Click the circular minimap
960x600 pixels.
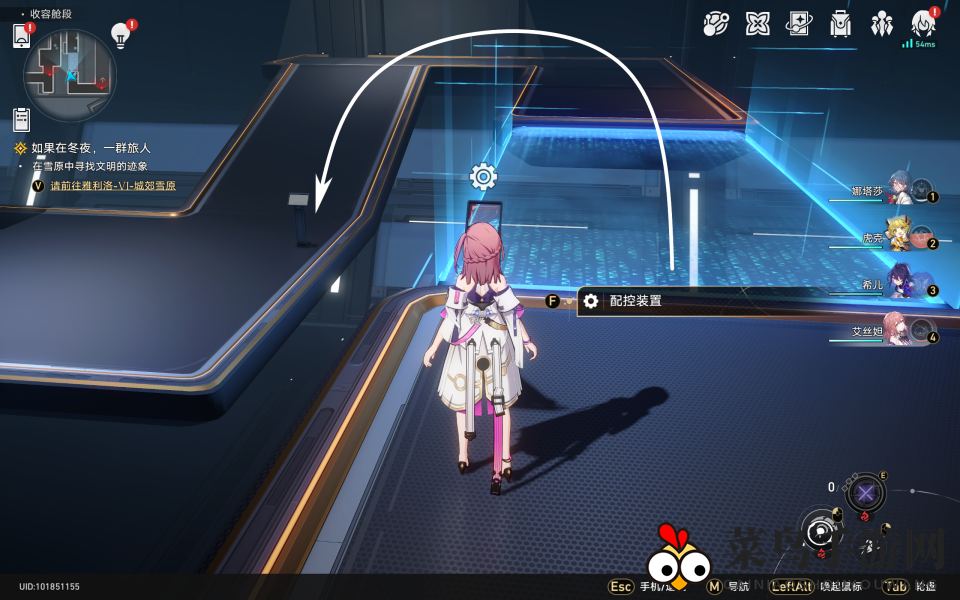coord(70,75)
